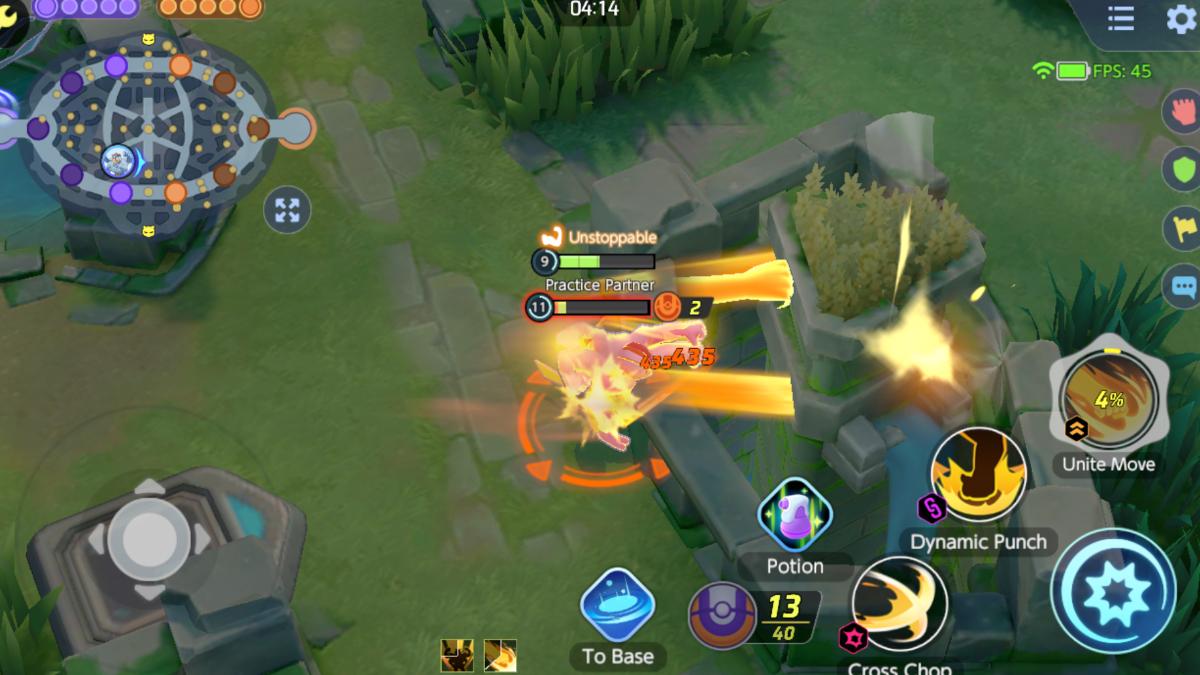Choose the red fist ping button
Image resolution: width=1200 pixels, height=675 pixels.
coord(1184,109)
